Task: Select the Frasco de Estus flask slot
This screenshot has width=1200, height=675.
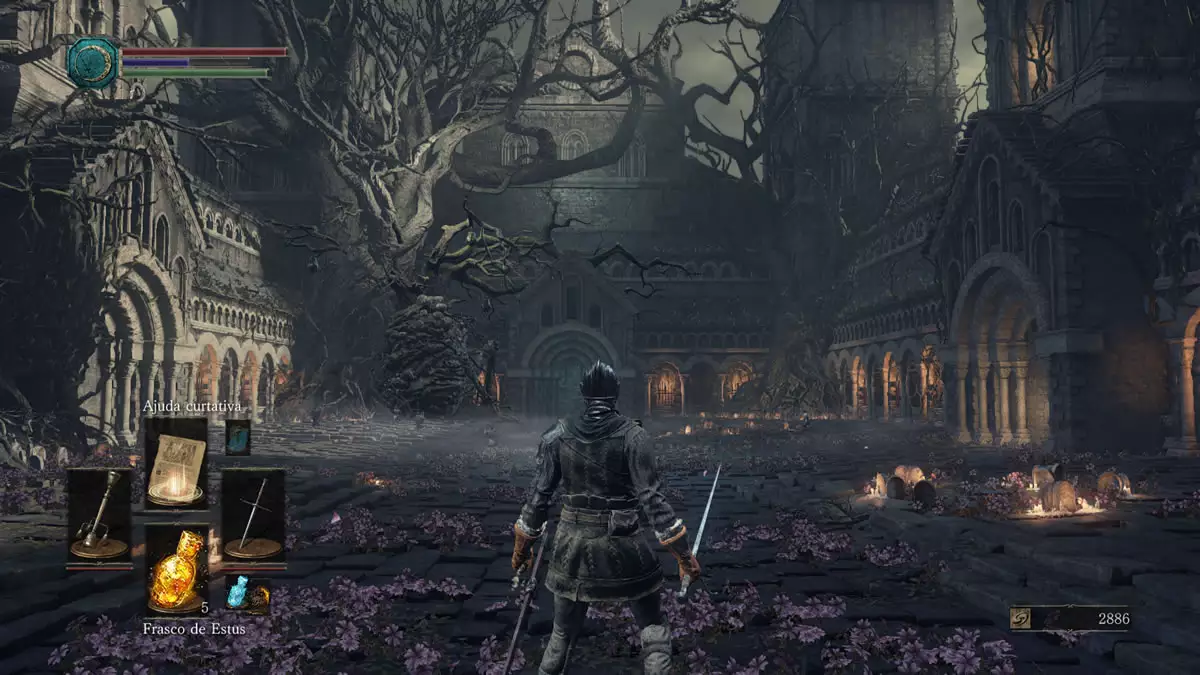Action: point(177,570)
